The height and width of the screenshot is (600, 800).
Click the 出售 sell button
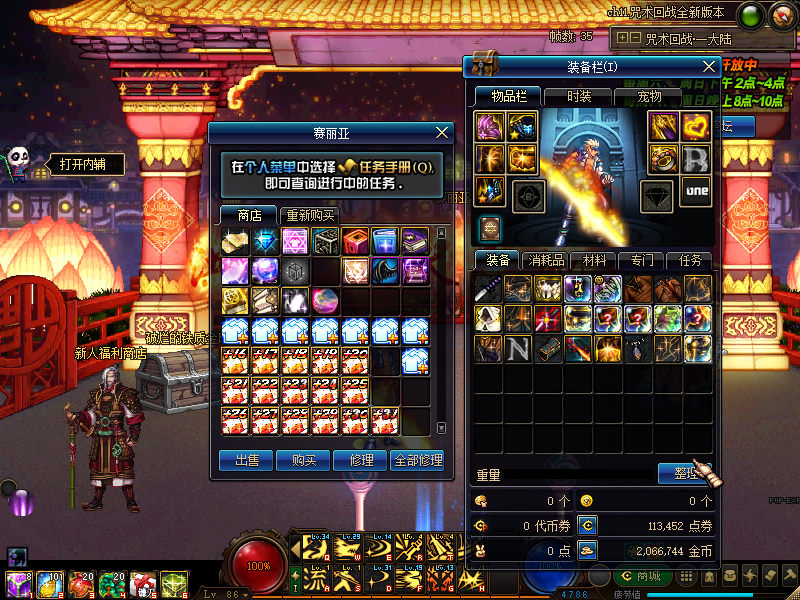pyautogui.click(x=246, y=460)
